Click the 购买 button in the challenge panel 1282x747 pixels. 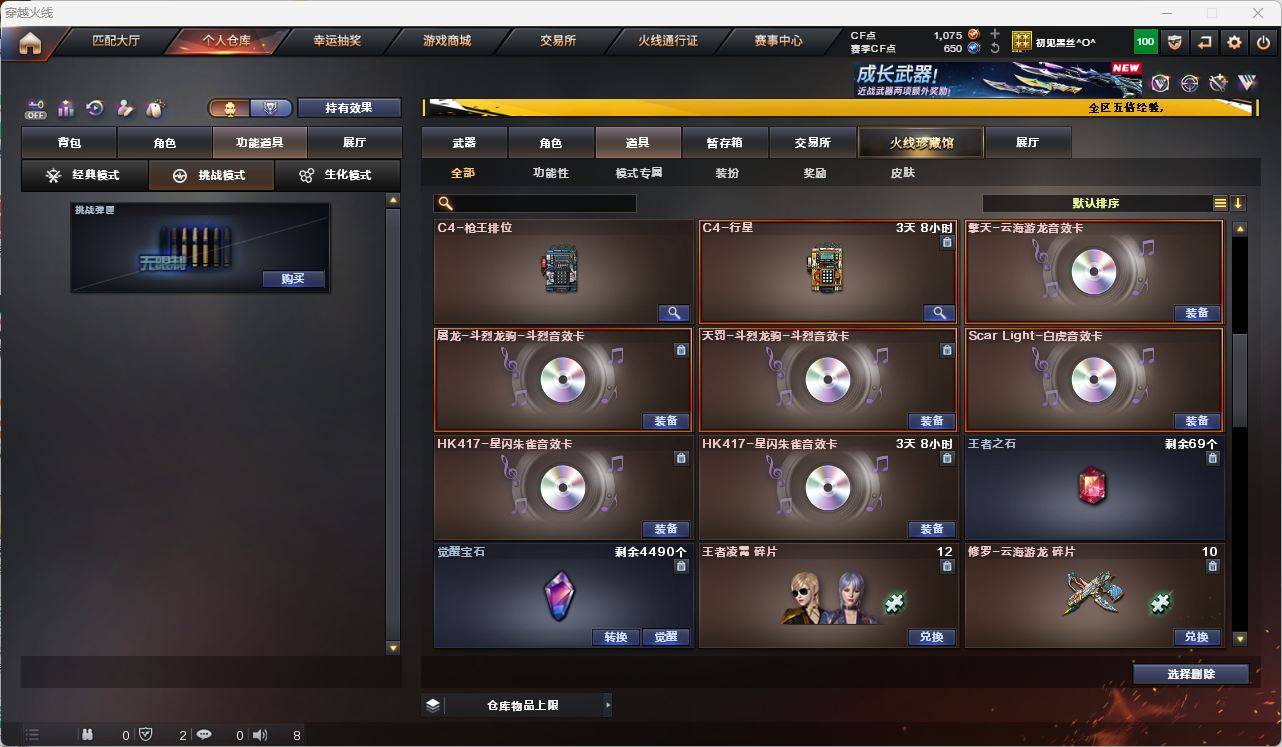[291, 279]
